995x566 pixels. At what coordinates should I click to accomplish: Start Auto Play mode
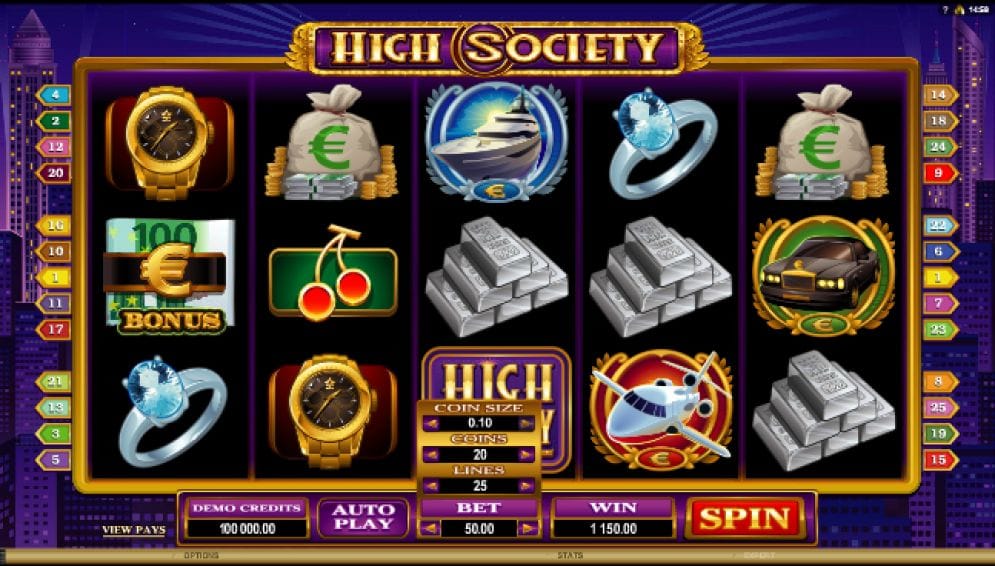[363, 517]
